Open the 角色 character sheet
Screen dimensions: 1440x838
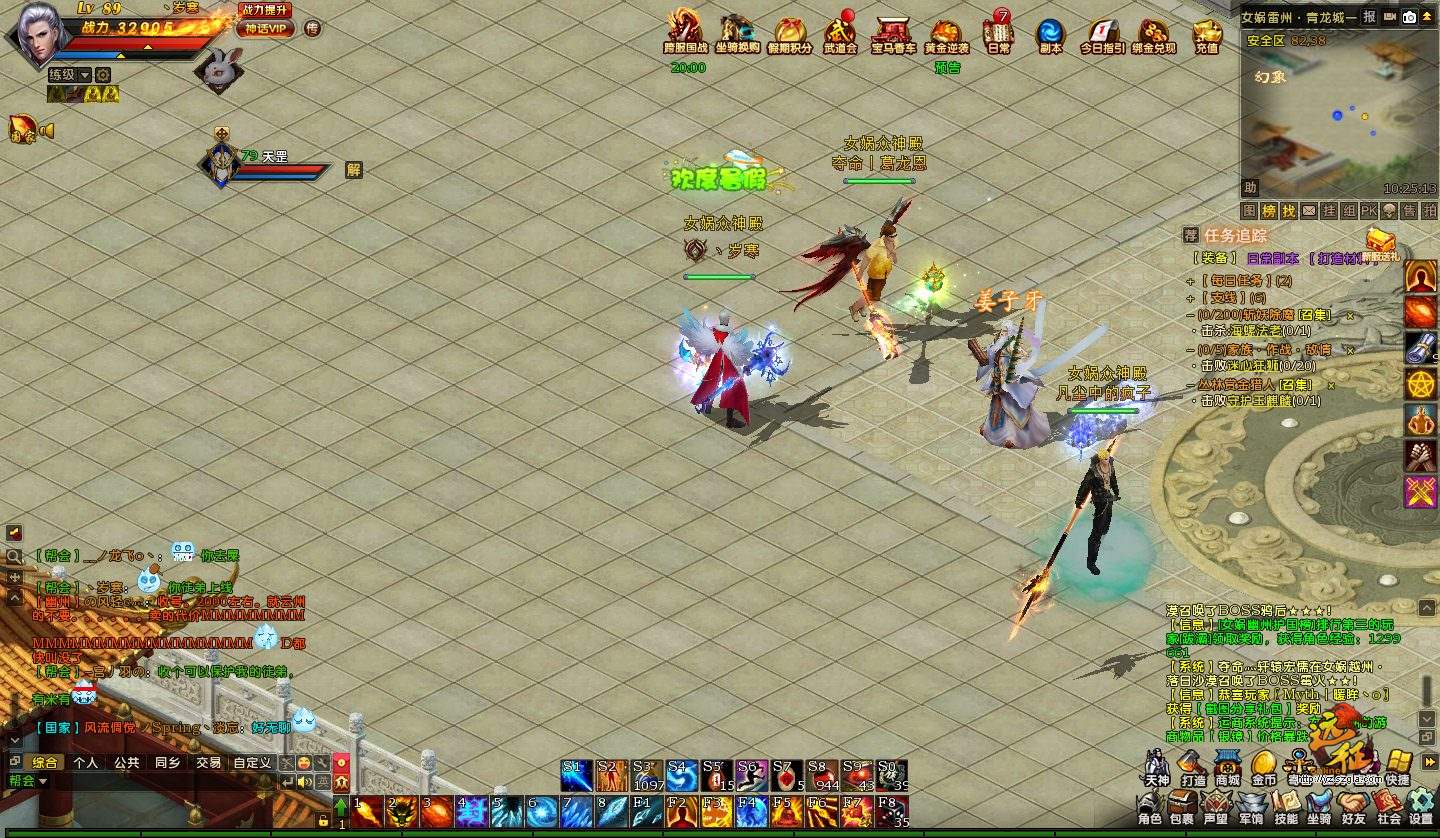coord(1150,803)
